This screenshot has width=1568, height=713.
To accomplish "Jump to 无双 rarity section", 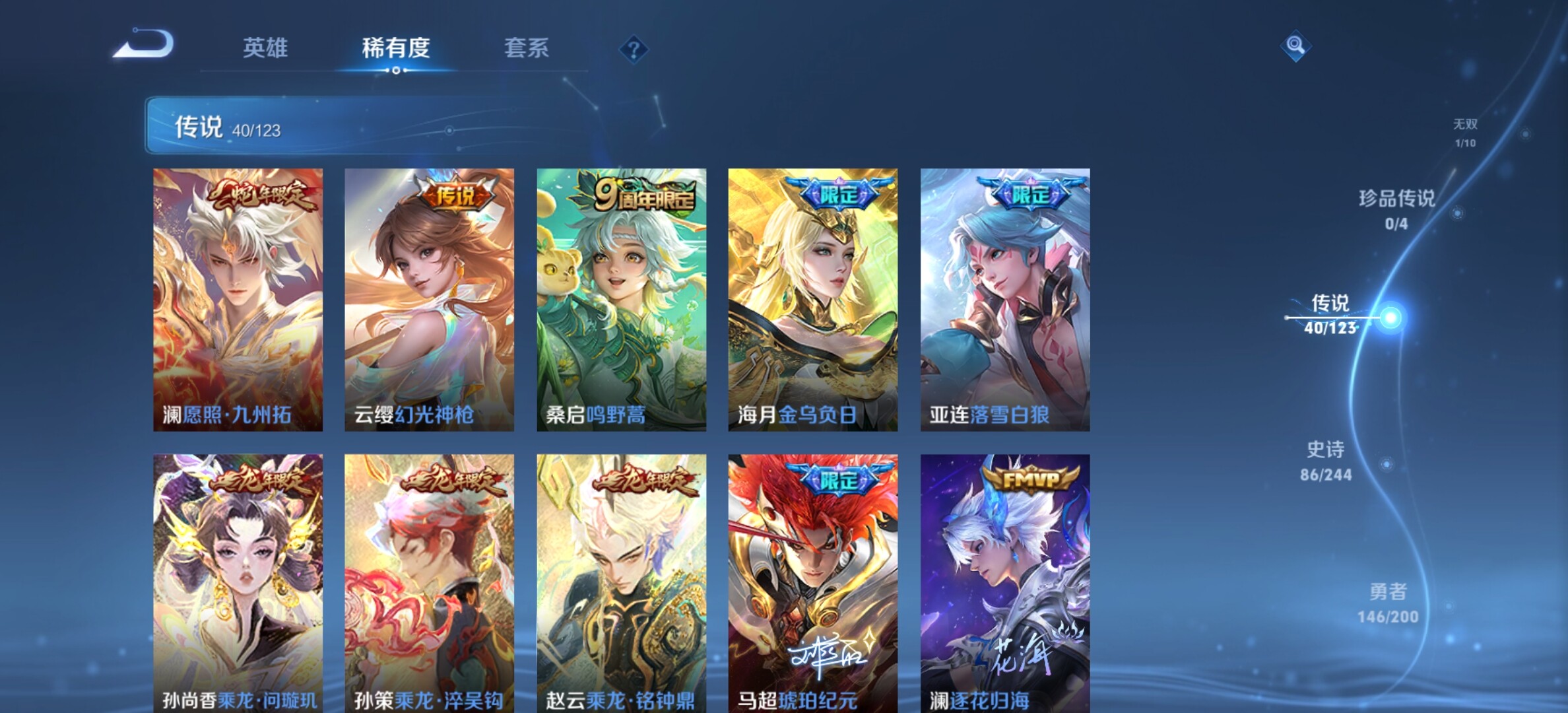I will coord(1465,132).
